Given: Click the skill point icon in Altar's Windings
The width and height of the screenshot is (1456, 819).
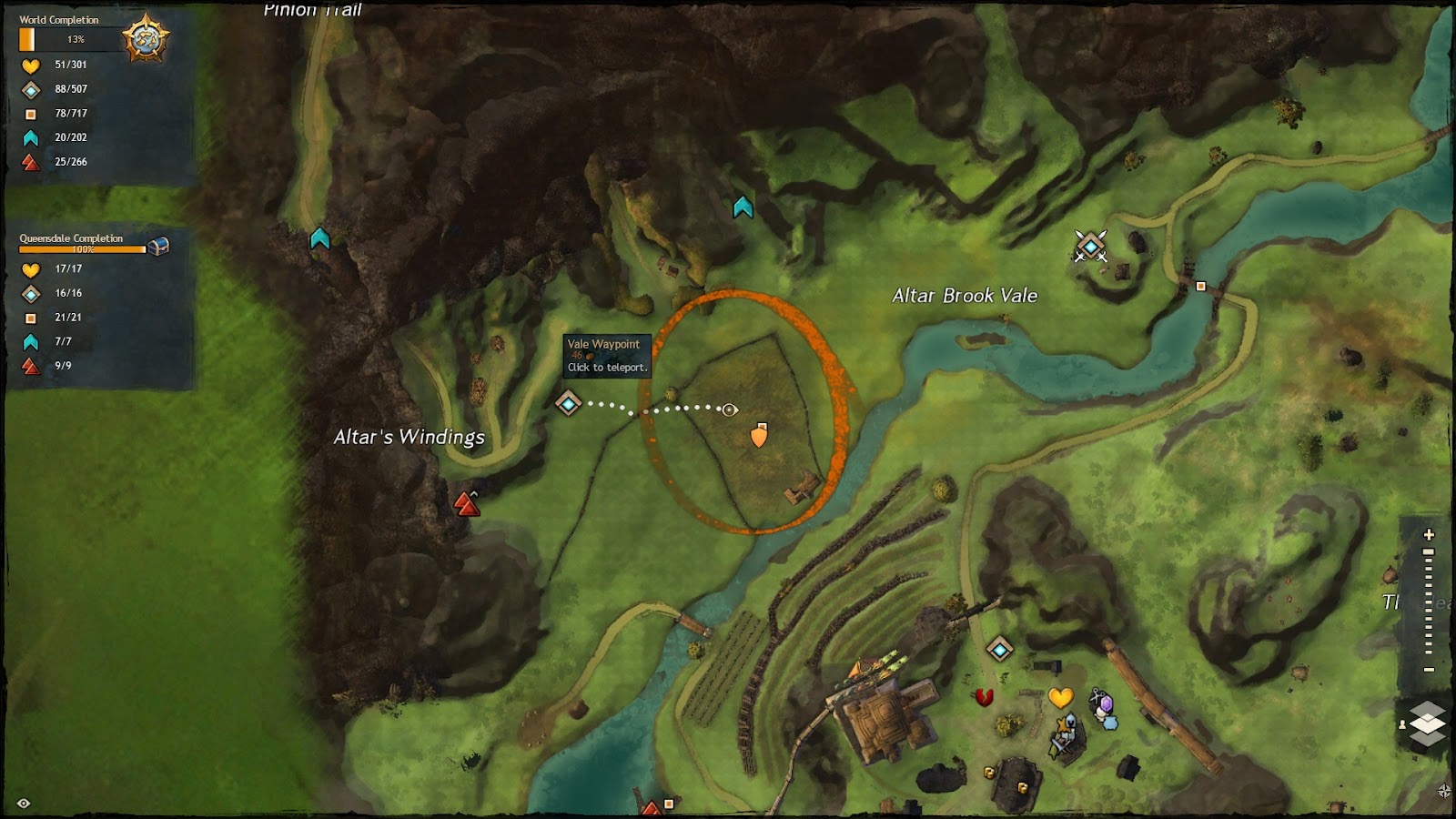Looking at the screenshot, I should point(468,501).
